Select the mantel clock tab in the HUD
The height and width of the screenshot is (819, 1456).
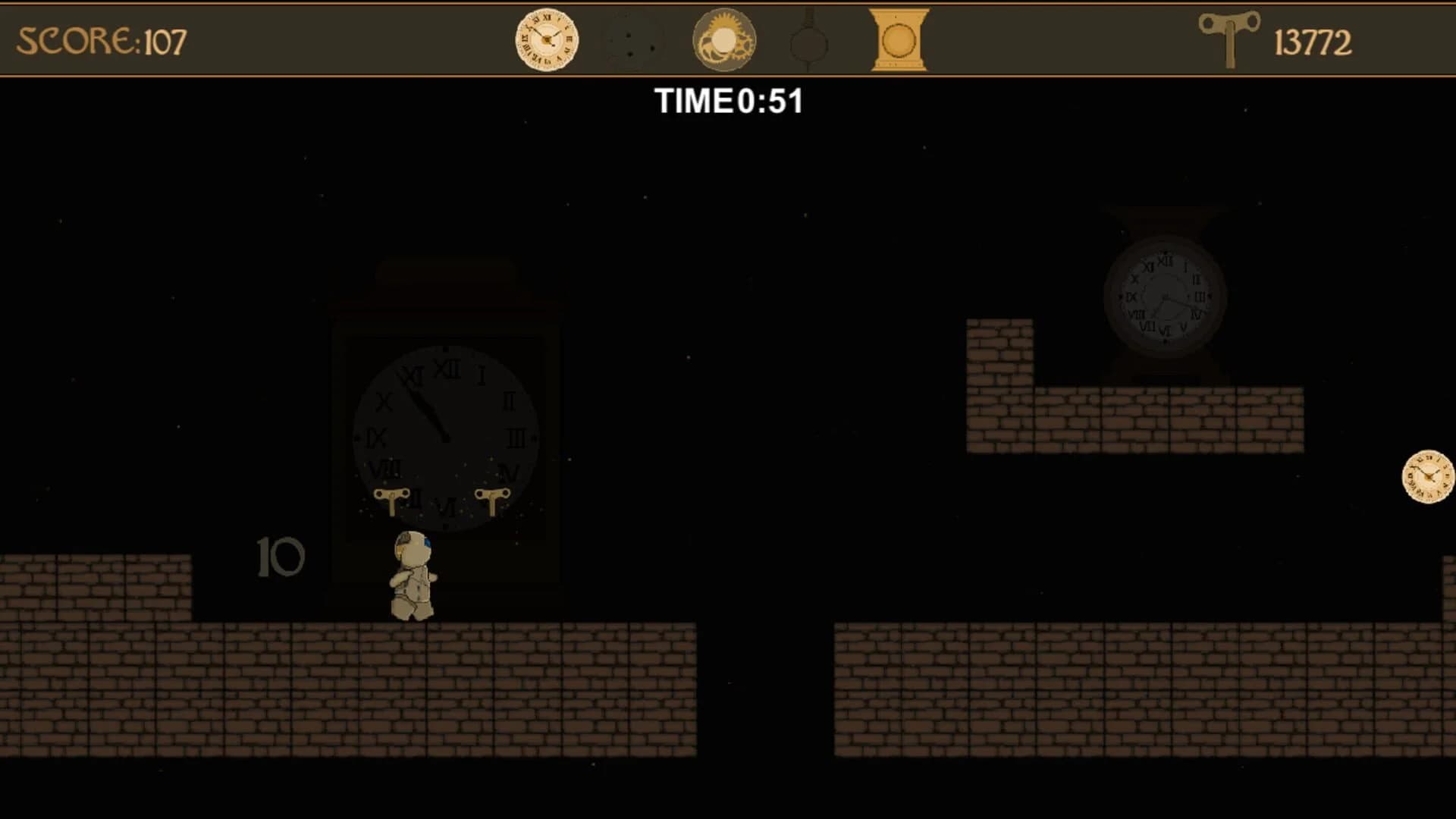point(898,39)
